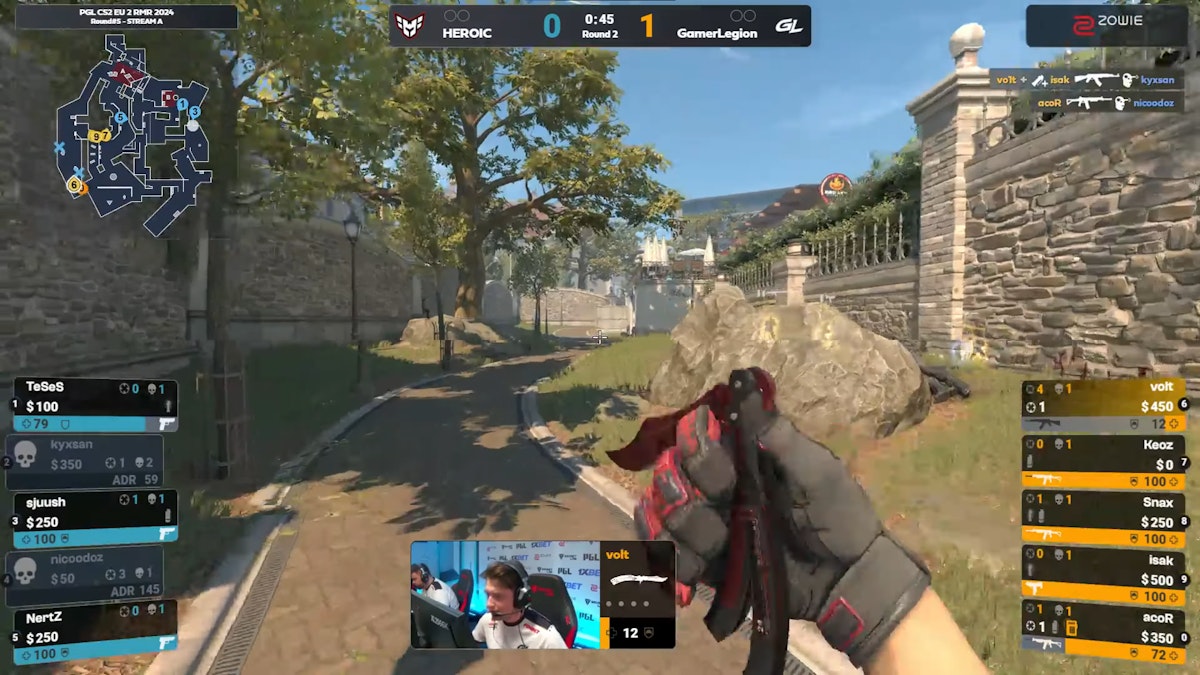Image resolution: width=1200 pixels, height=675 pixels.
Task: Select isak's player row
Action: pyautogui.click(x=1103, y=571)
